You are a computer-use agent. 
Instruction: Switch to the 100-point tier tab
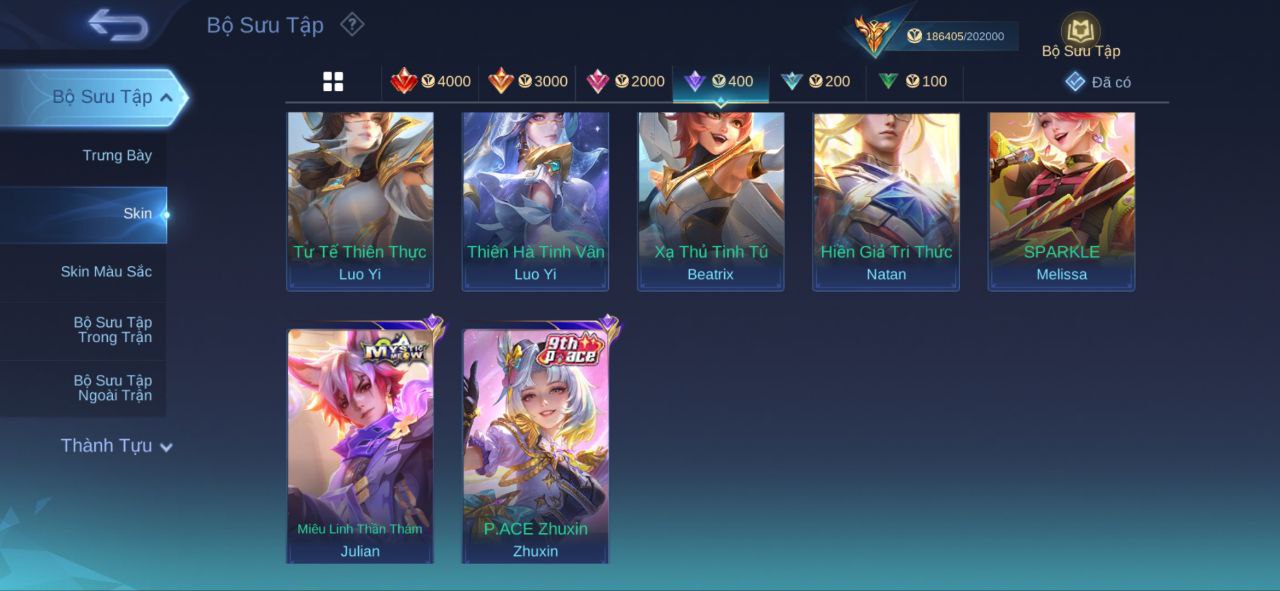point(913,82)
